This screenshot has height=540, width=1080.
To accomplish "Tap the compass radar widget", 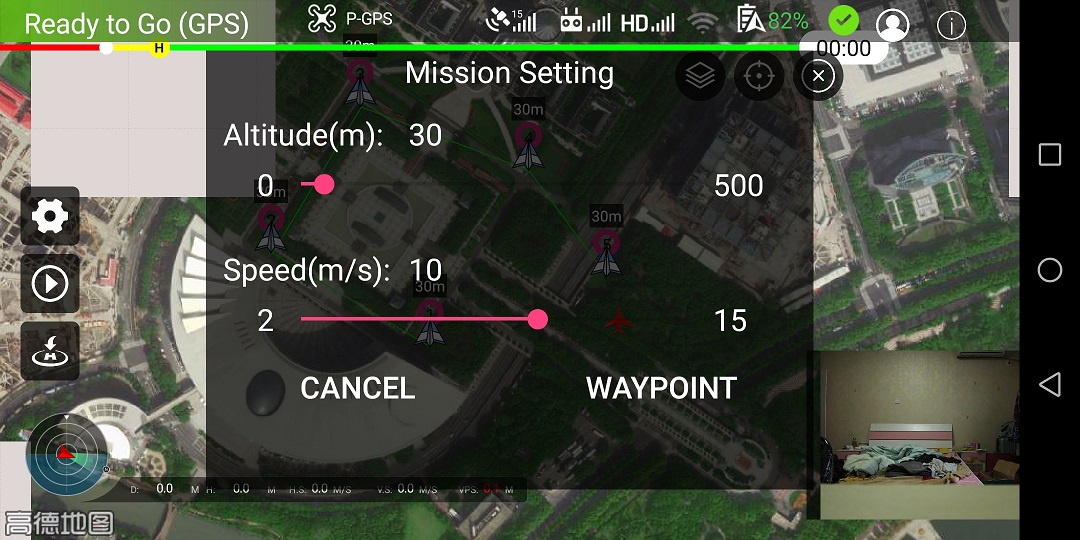I will (65, 455).
